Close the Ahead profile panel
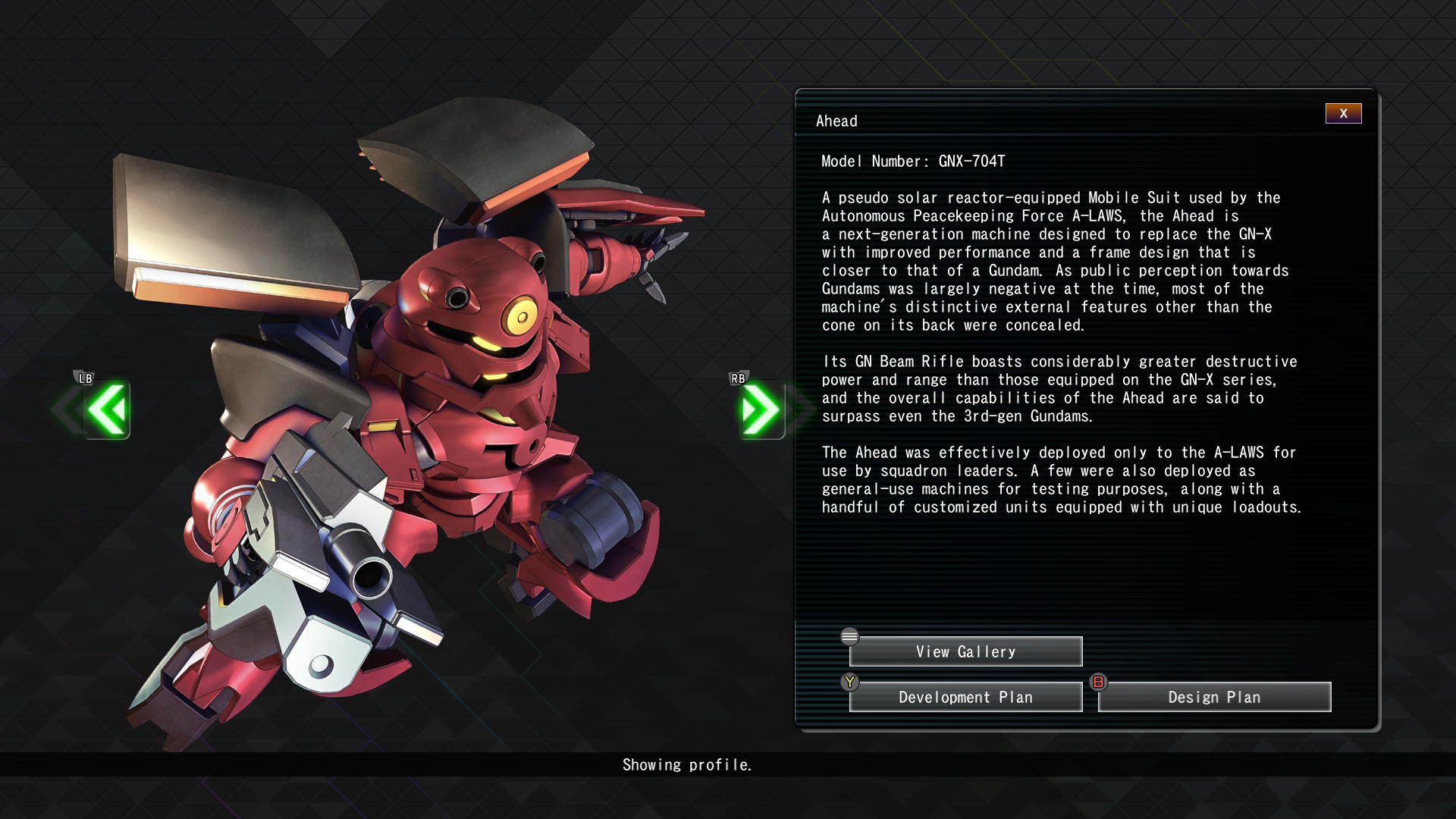The image size is (1456, 819). (x=1343, y=114)
